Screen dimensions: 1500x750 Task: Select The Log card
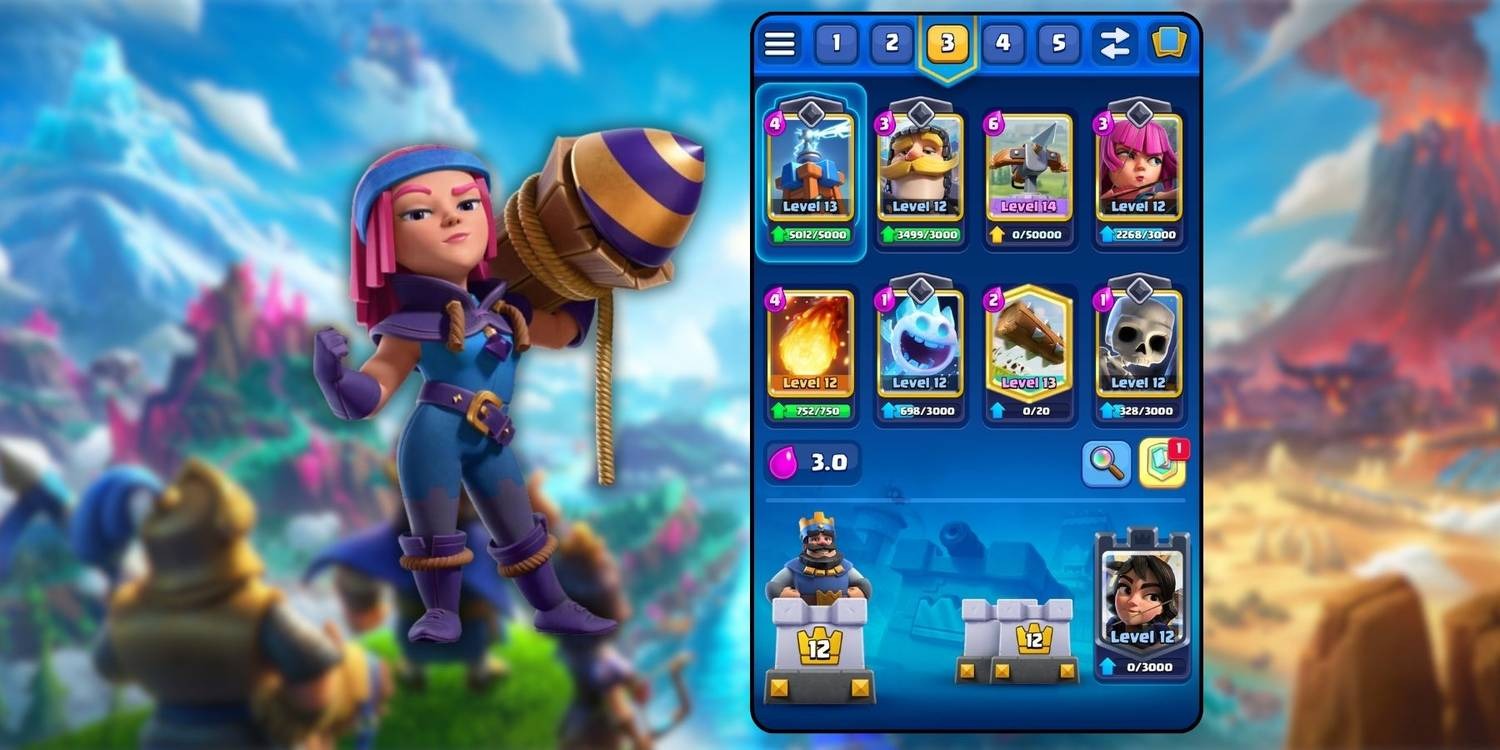point(1029,345)
